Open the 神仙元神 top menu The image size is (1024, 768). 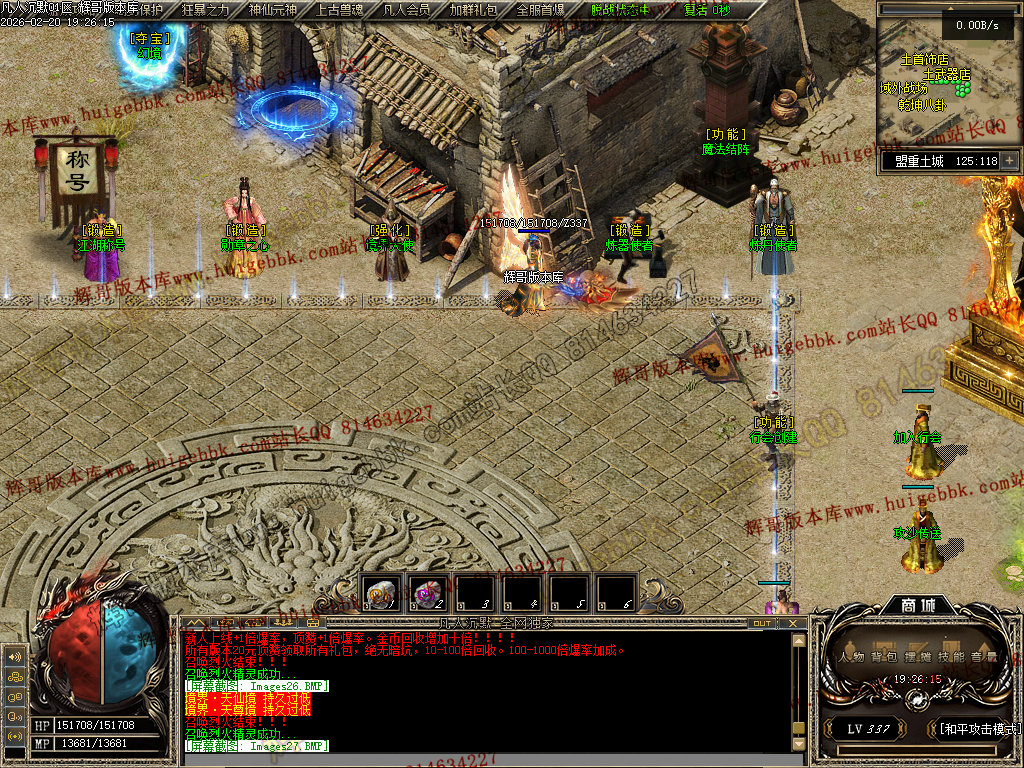pyautogui.click(x=270, y=10)
